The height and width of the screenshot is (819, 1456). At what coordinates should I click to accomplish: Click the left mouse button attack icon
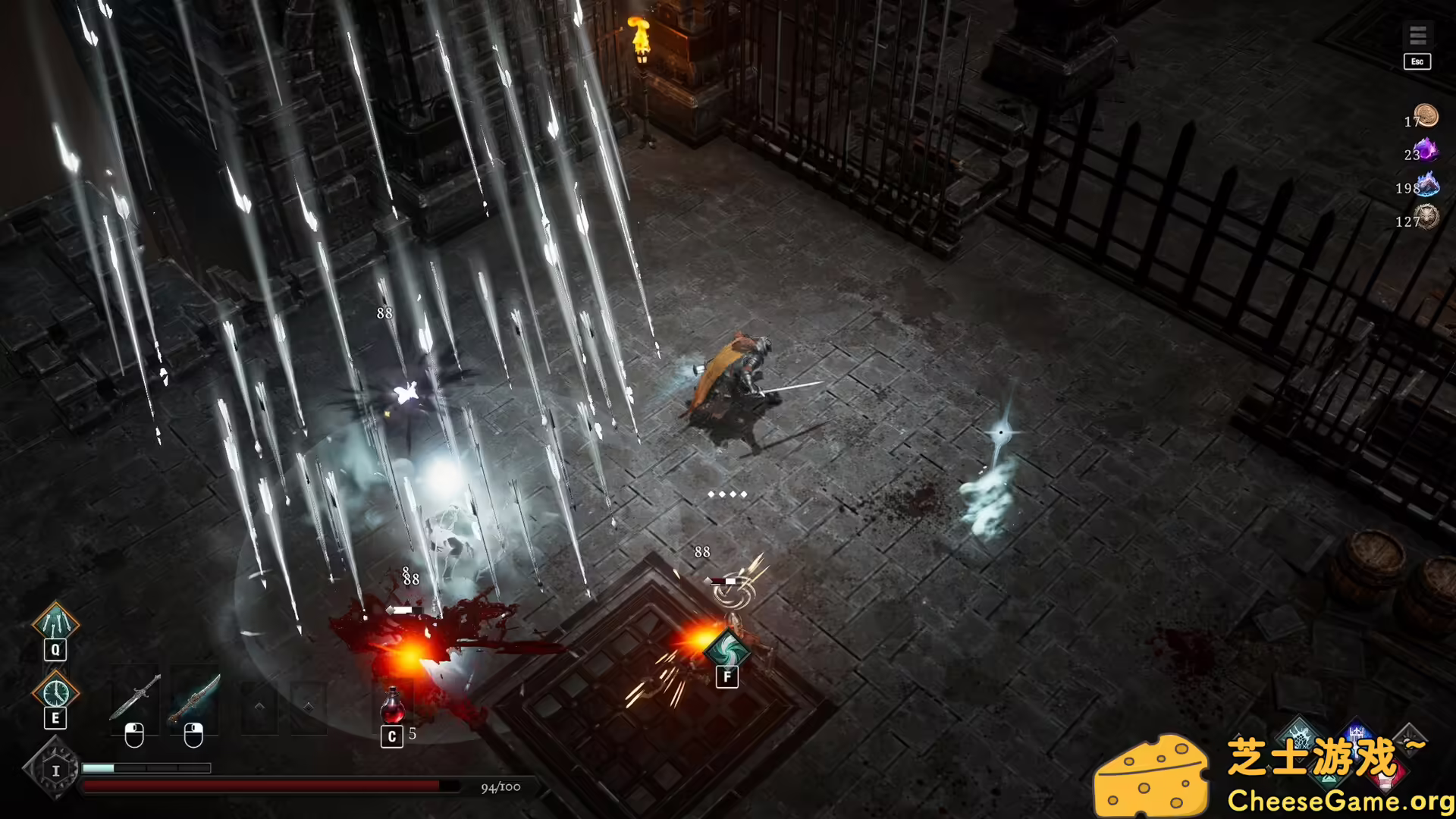pos(135,736)
